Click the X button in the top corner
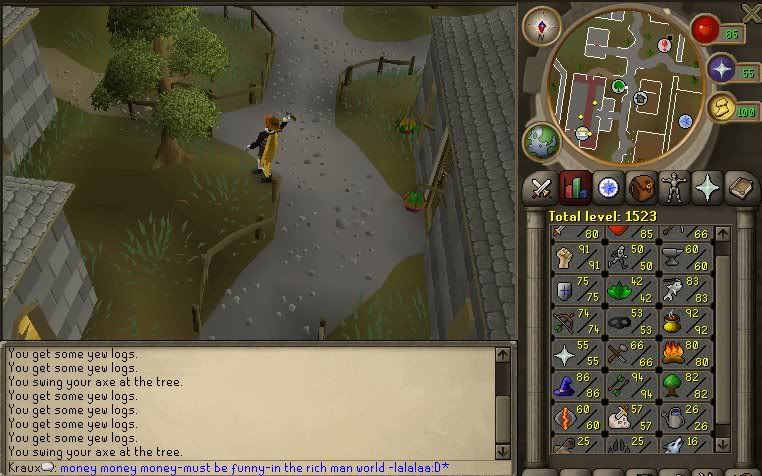 pyautogui.click(x=751, y=12)
